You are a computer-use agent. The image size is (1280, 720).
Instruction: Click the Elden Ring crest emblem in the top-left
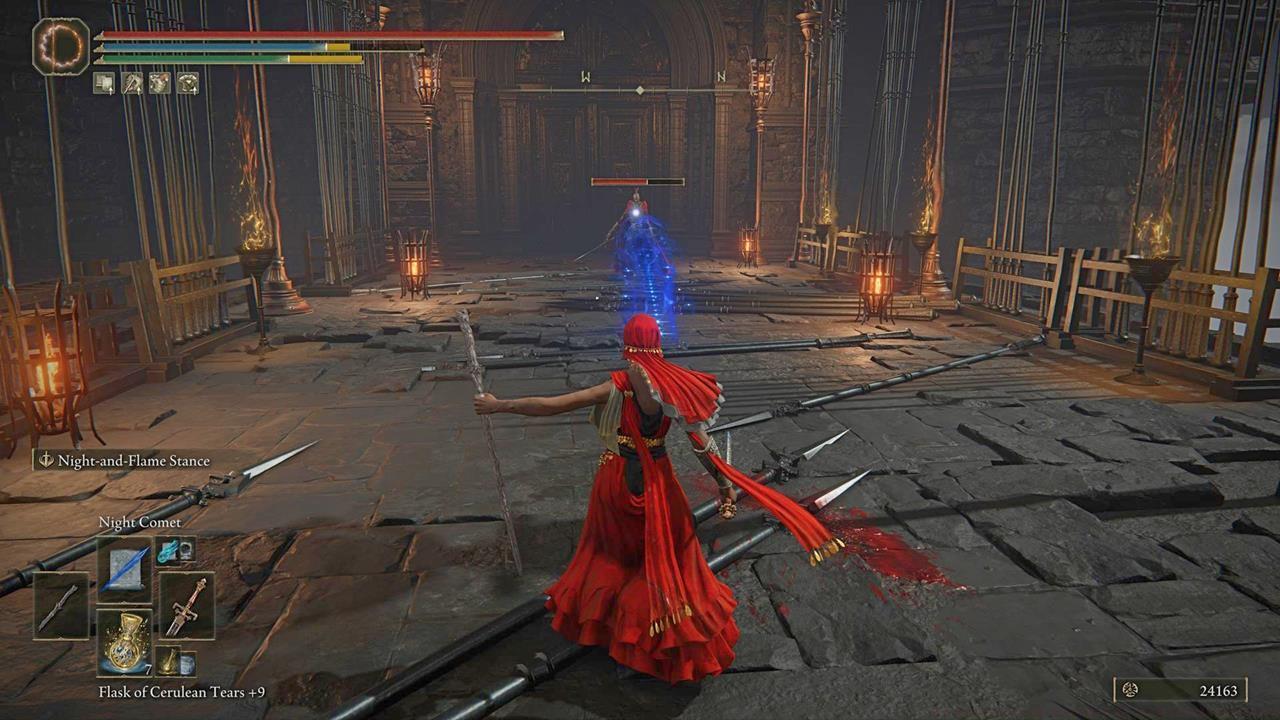point(62,47)
